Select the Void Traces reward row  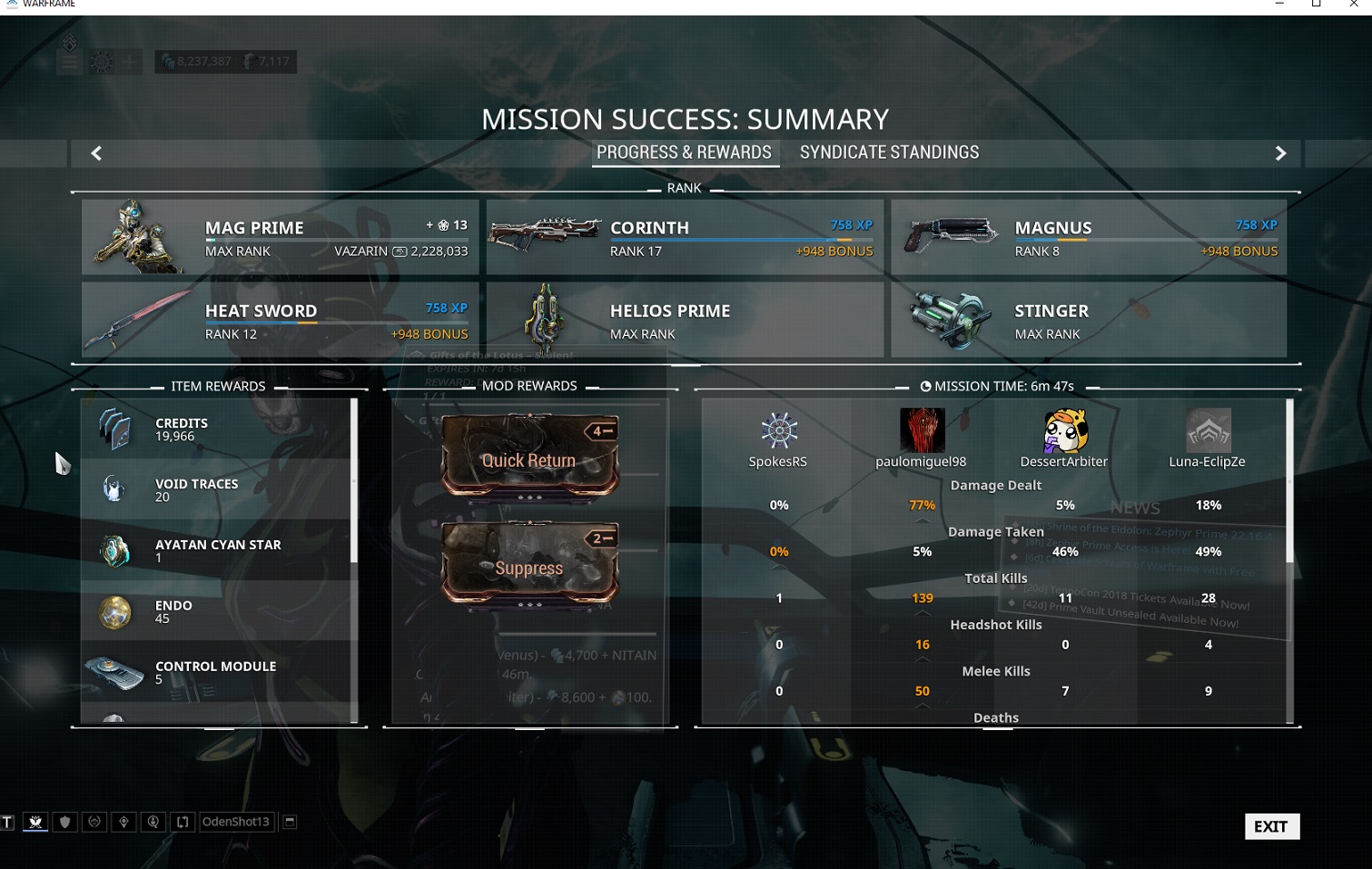point(216,489)
